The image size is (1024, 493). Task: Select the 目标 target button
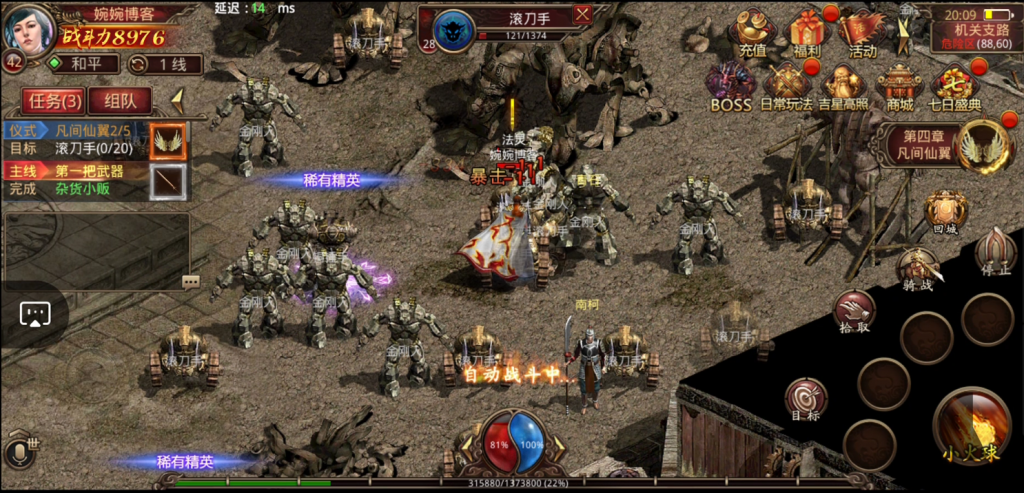coord(805,399)
